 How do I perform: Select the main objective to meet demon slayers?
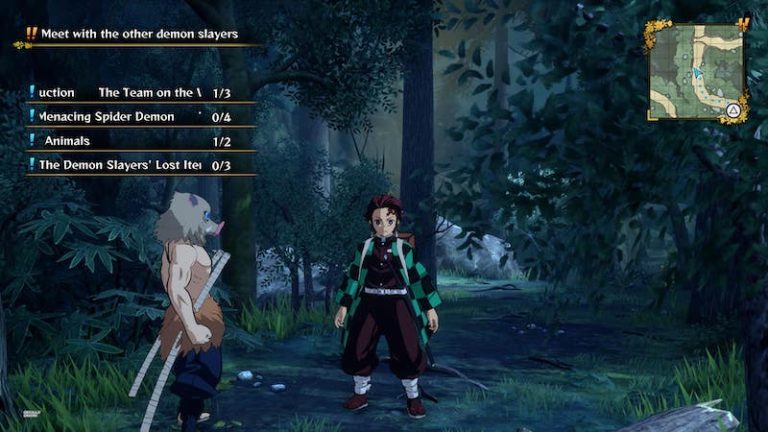139,34
